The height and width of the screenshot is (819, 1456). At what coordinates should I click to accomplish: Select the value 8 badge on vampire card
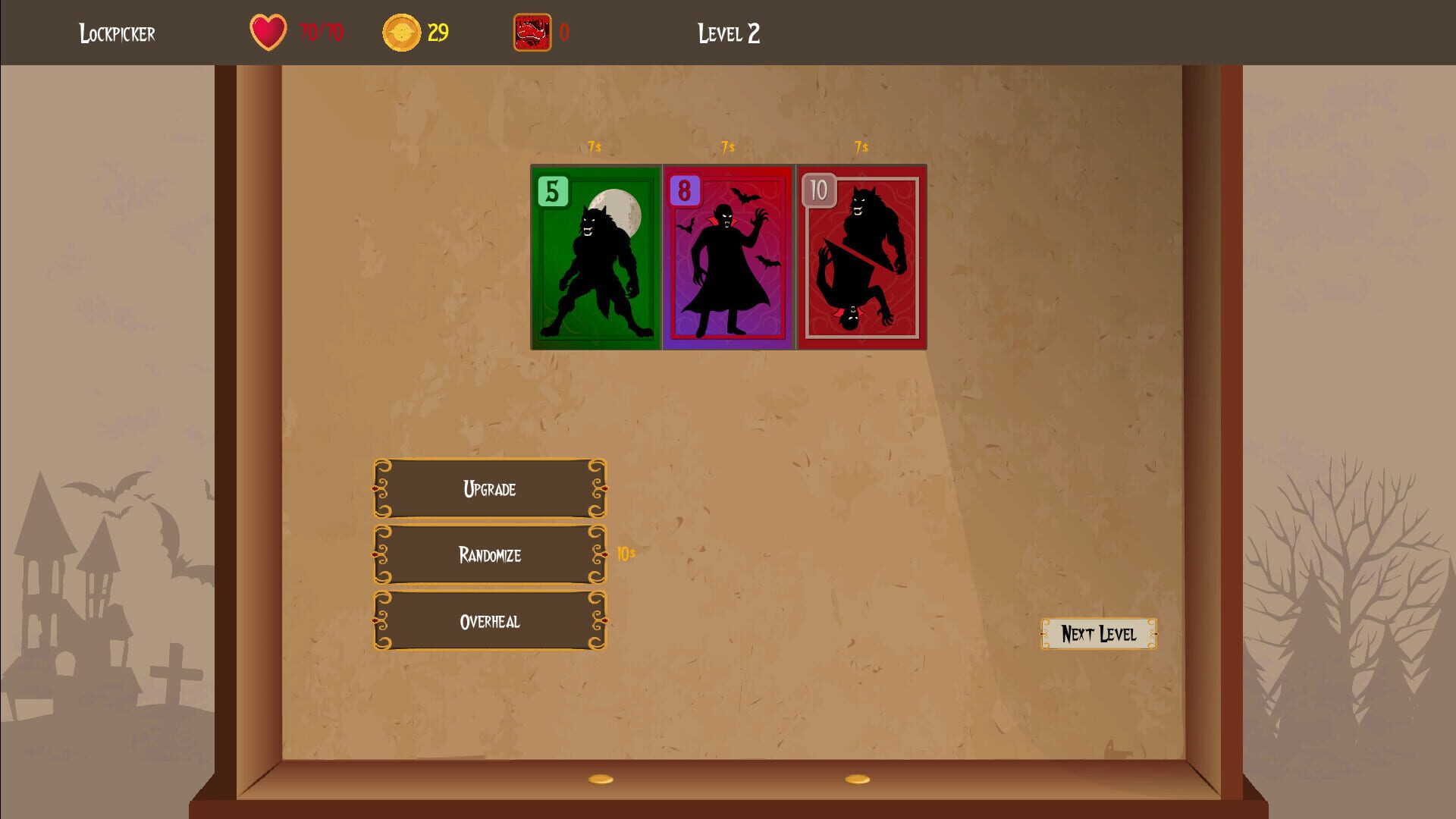click(x=684, y=190)
